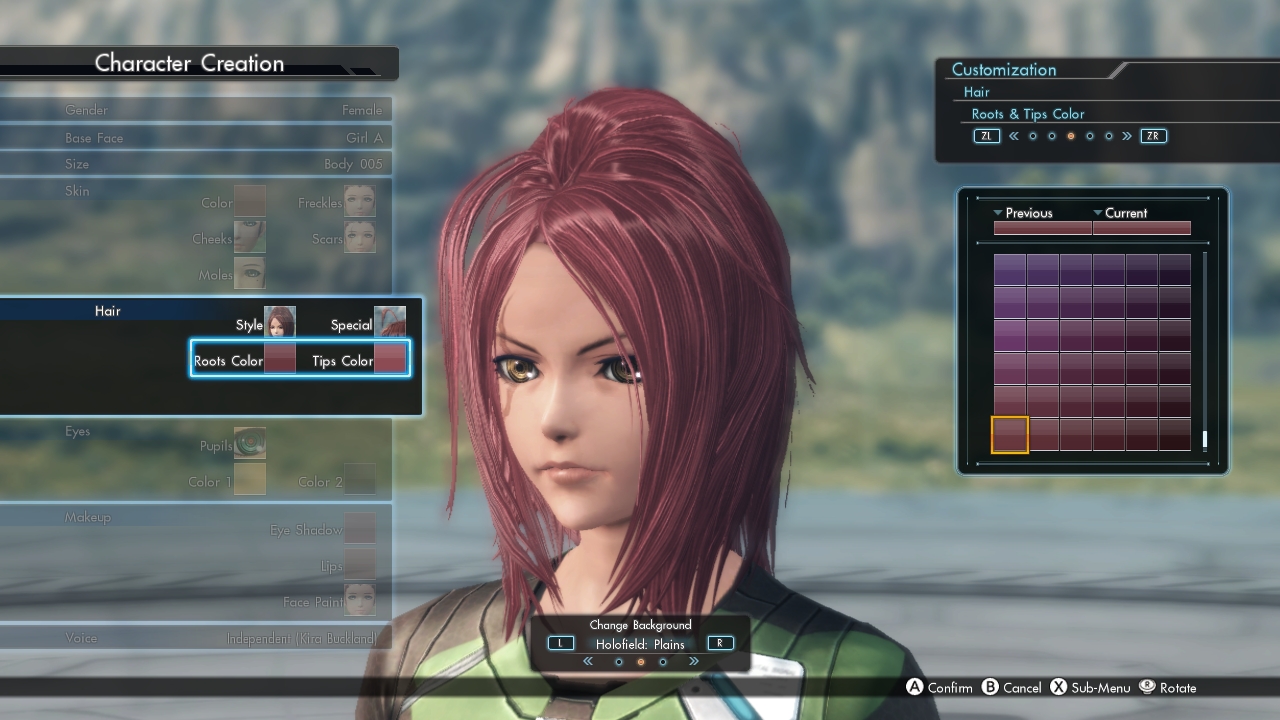Click the color palette scrollbar

[x=1205, y=350]
